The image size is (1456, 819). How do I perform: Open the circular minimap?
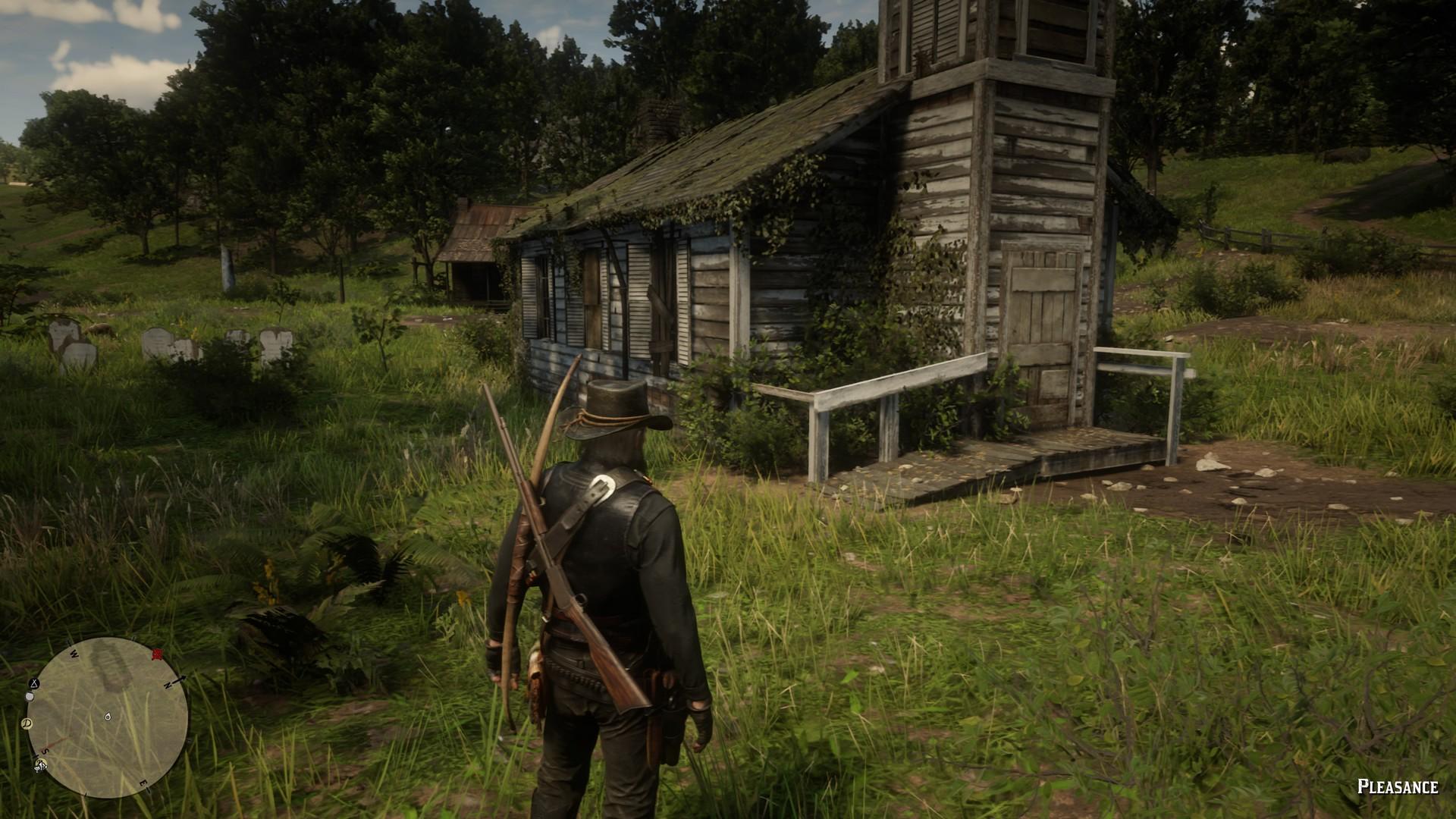[107, 717]
